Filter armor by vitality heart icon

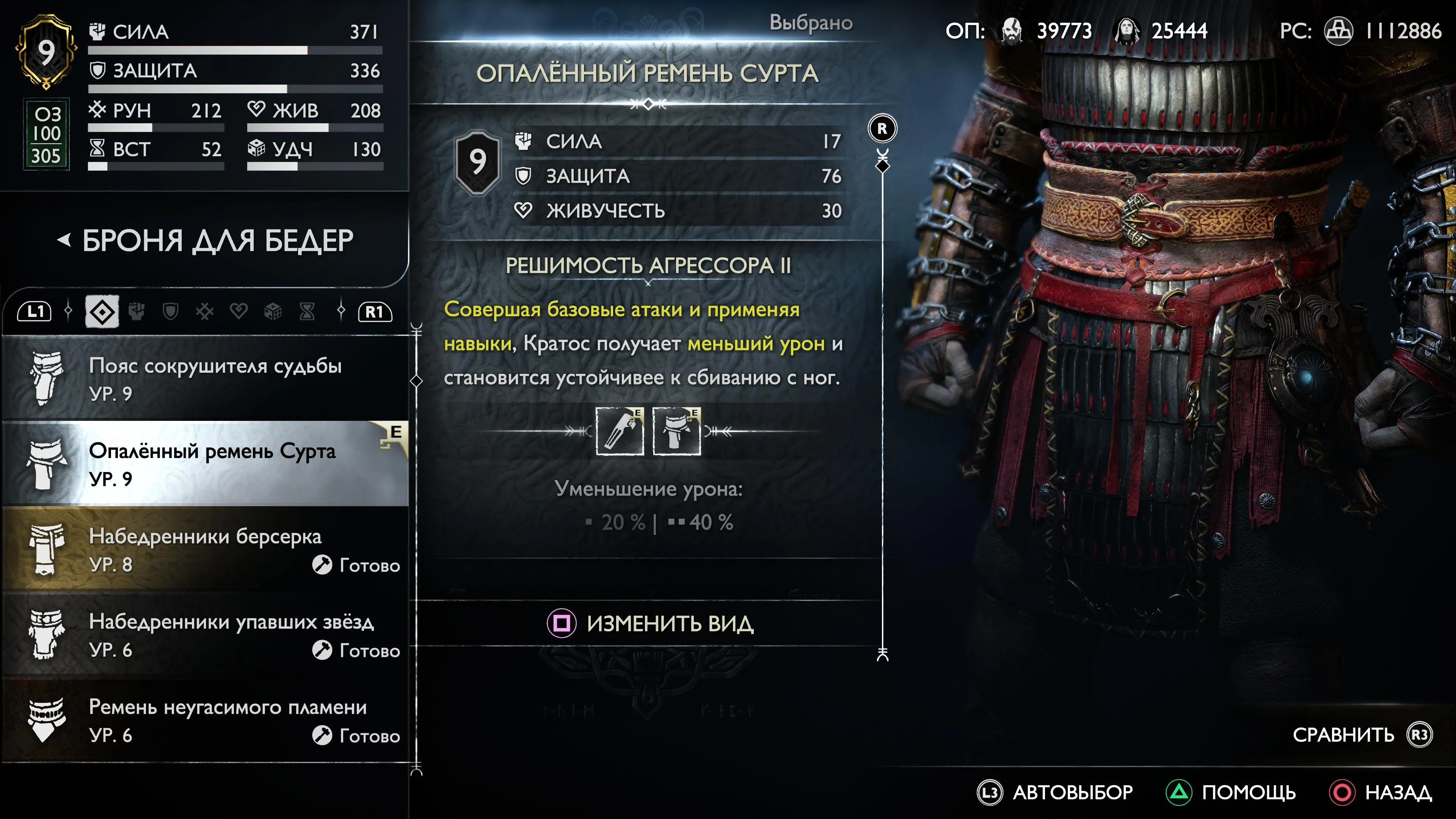pyautogui.click(x=238, y=311)
